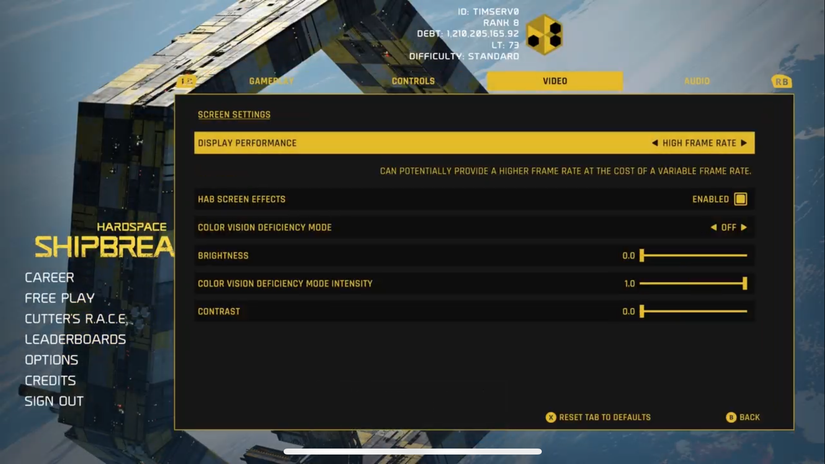Screen dimensions: 825x464
Task: View the Leaderboards
Action: [x=75, y=339]
